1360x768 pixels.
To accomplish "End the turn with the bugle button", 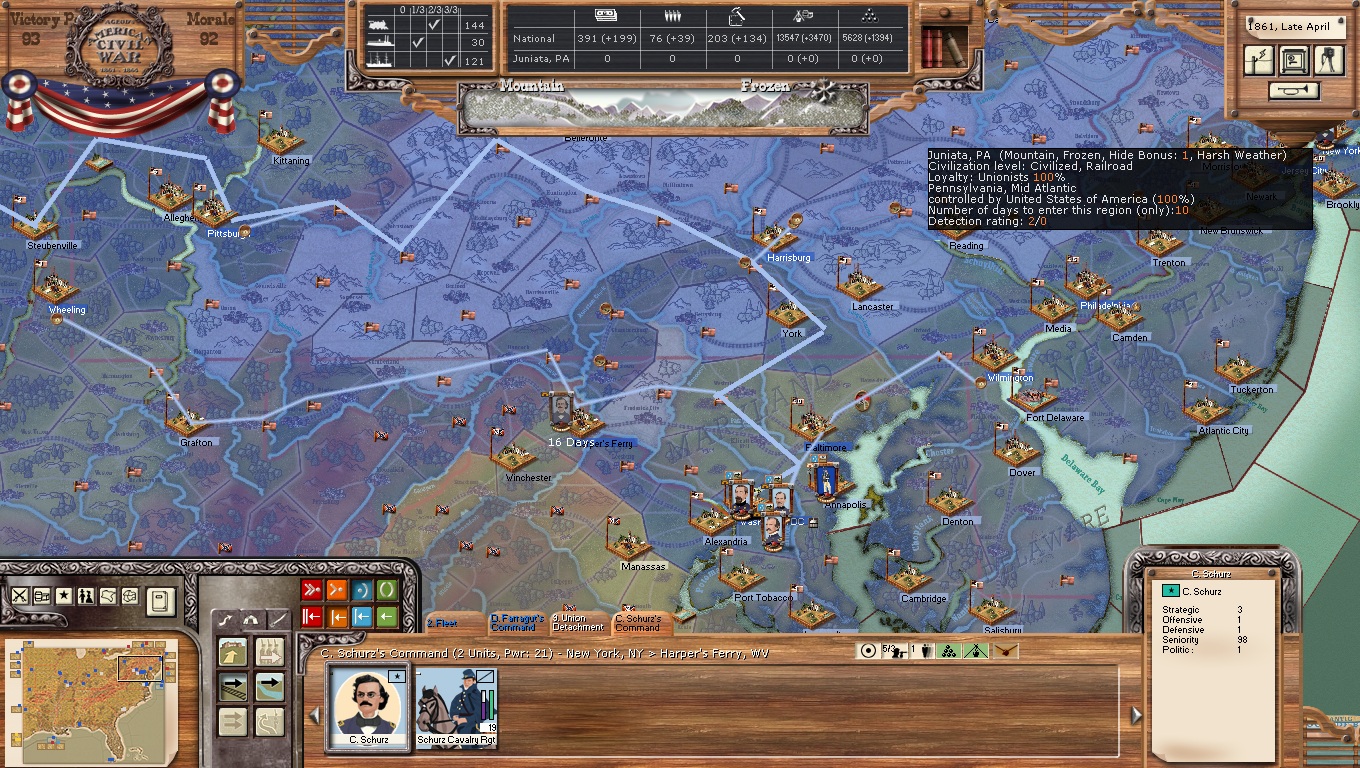I will [1294, 91].
